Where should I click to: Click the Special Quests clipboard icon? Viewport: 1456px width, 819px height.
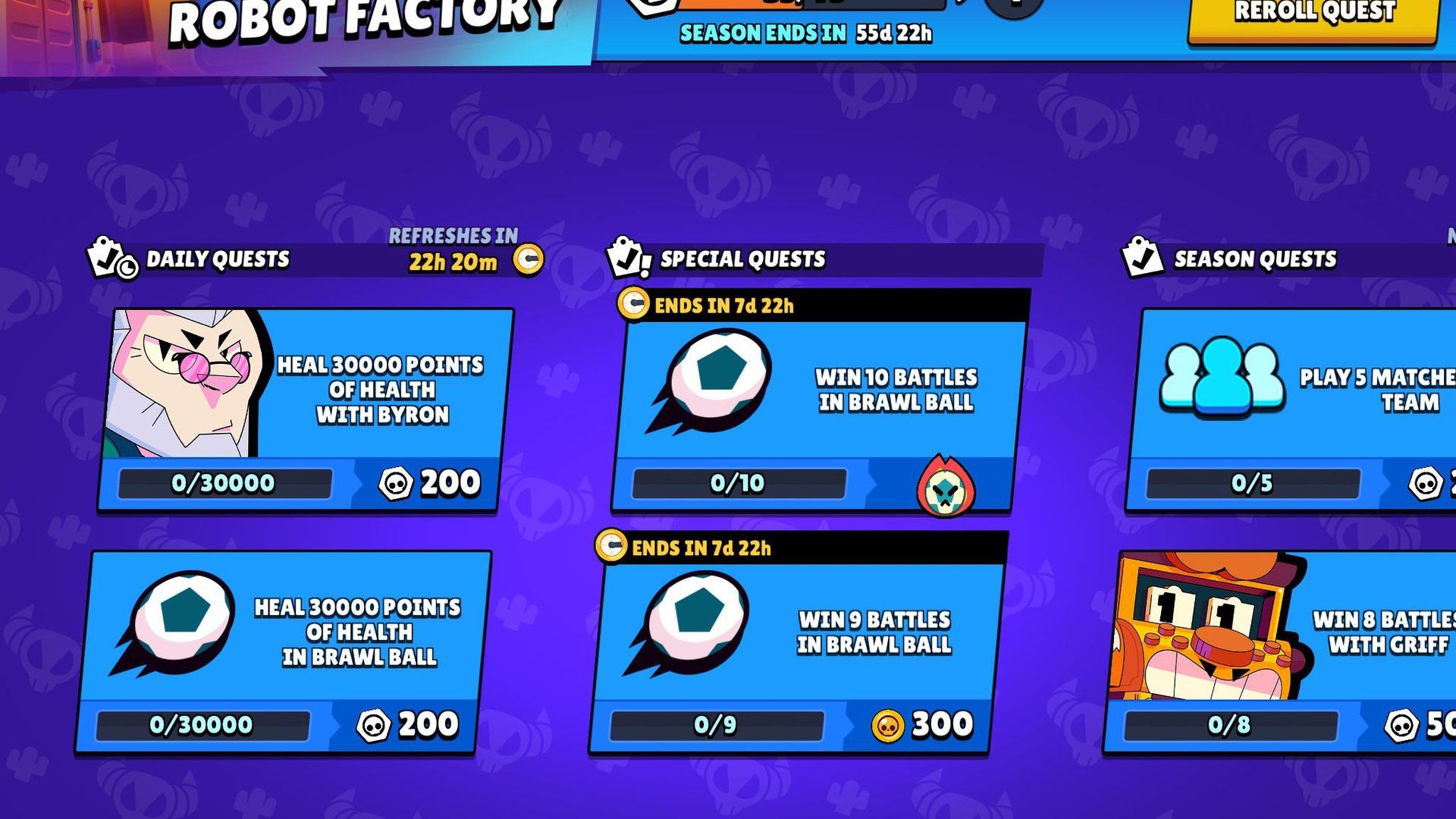pyautogui.click(x=627, y=258)
